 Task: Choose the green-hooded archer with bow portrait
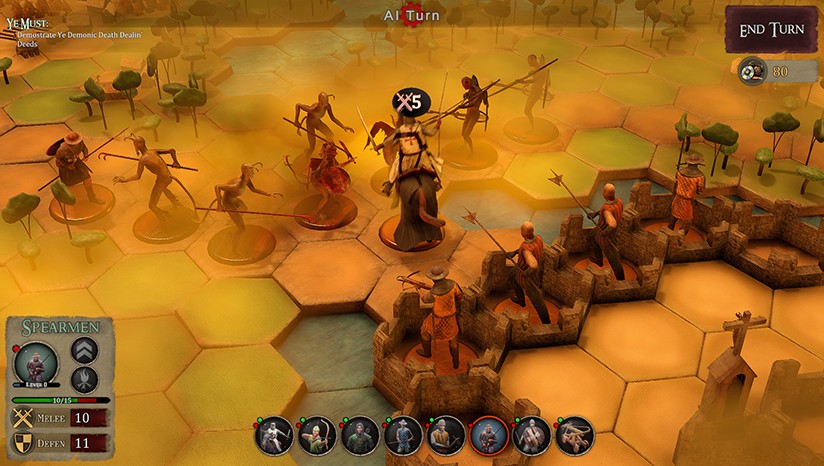(317, 436)
